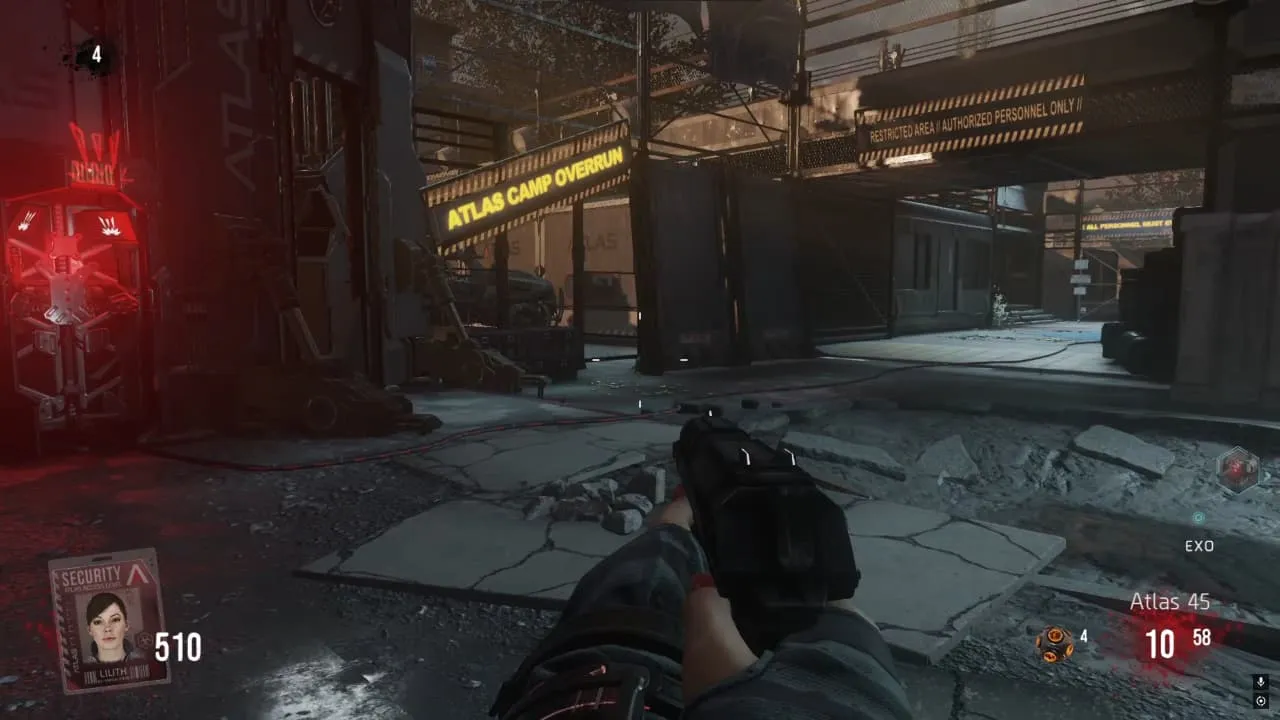Screen dimensions: 1280x720
Task: Click the circular target overlay icon
Action: [x=1260, y=701]
